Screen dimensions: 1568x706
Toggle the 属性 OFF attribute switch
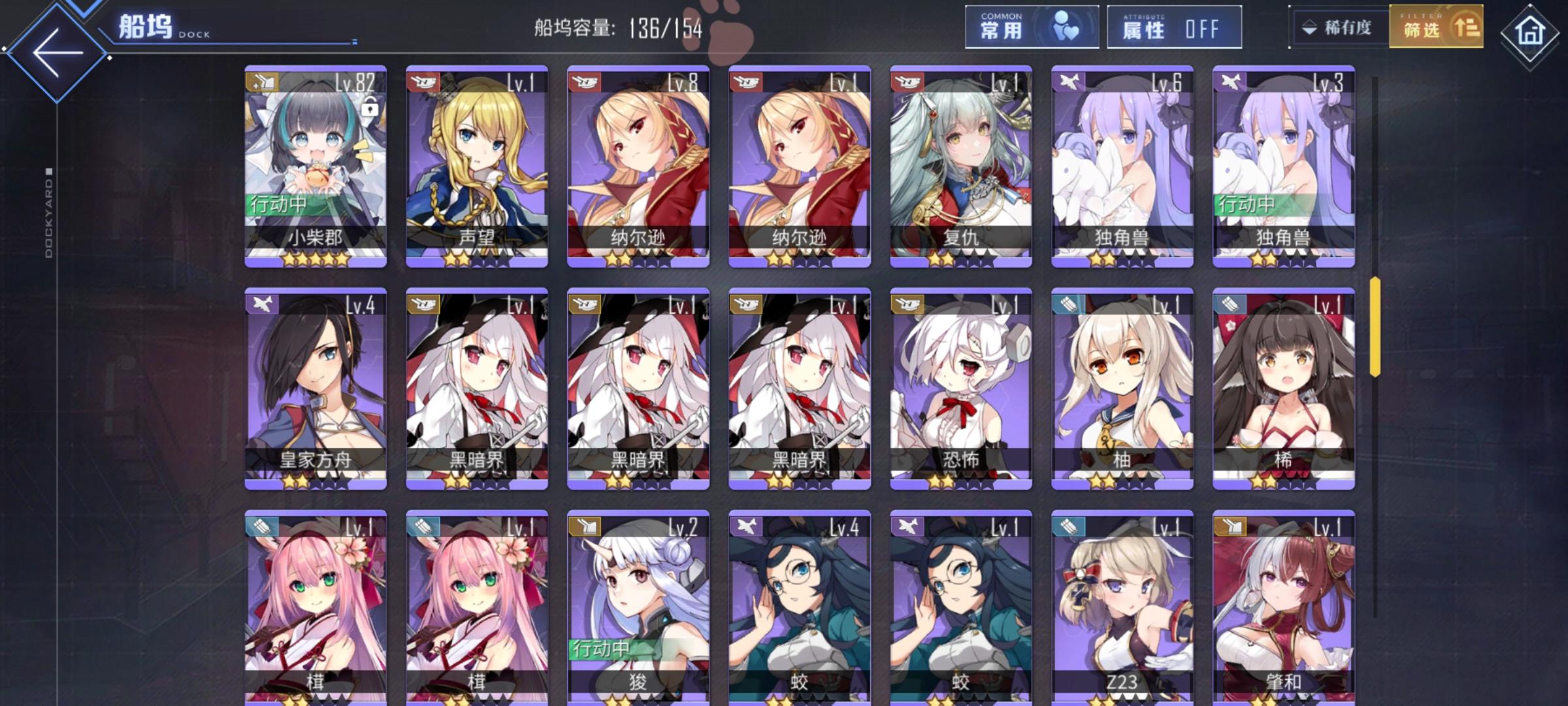tap(1173, 26)
